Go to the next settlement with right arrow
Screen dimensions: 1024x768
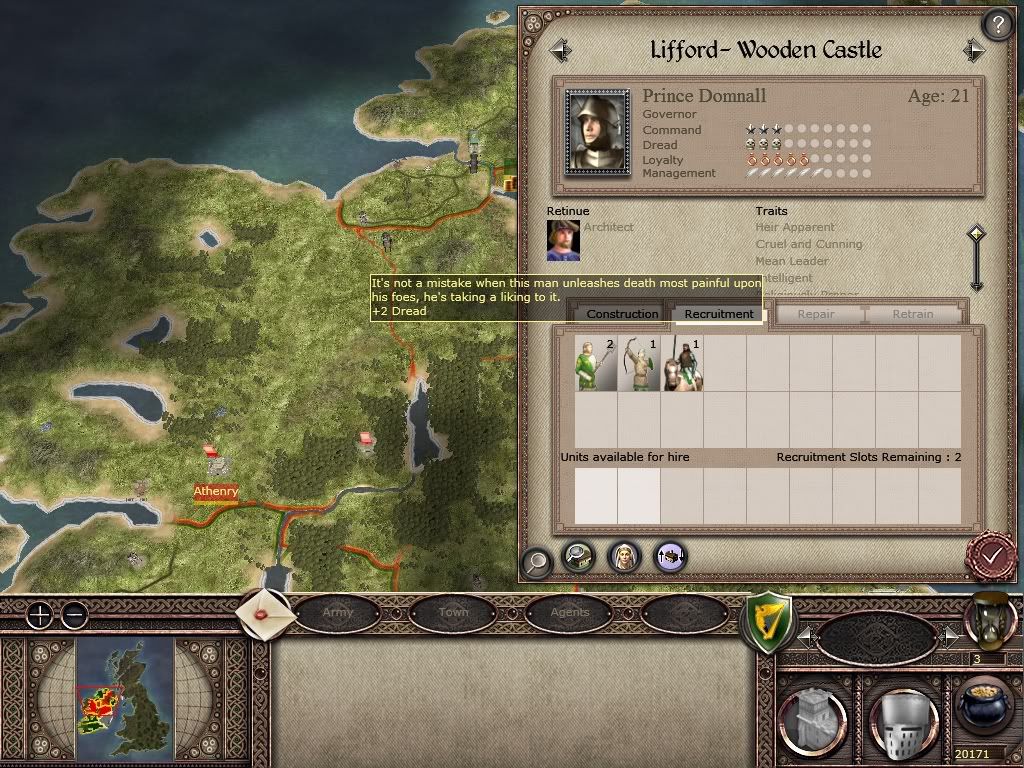[x=973, y=50]
